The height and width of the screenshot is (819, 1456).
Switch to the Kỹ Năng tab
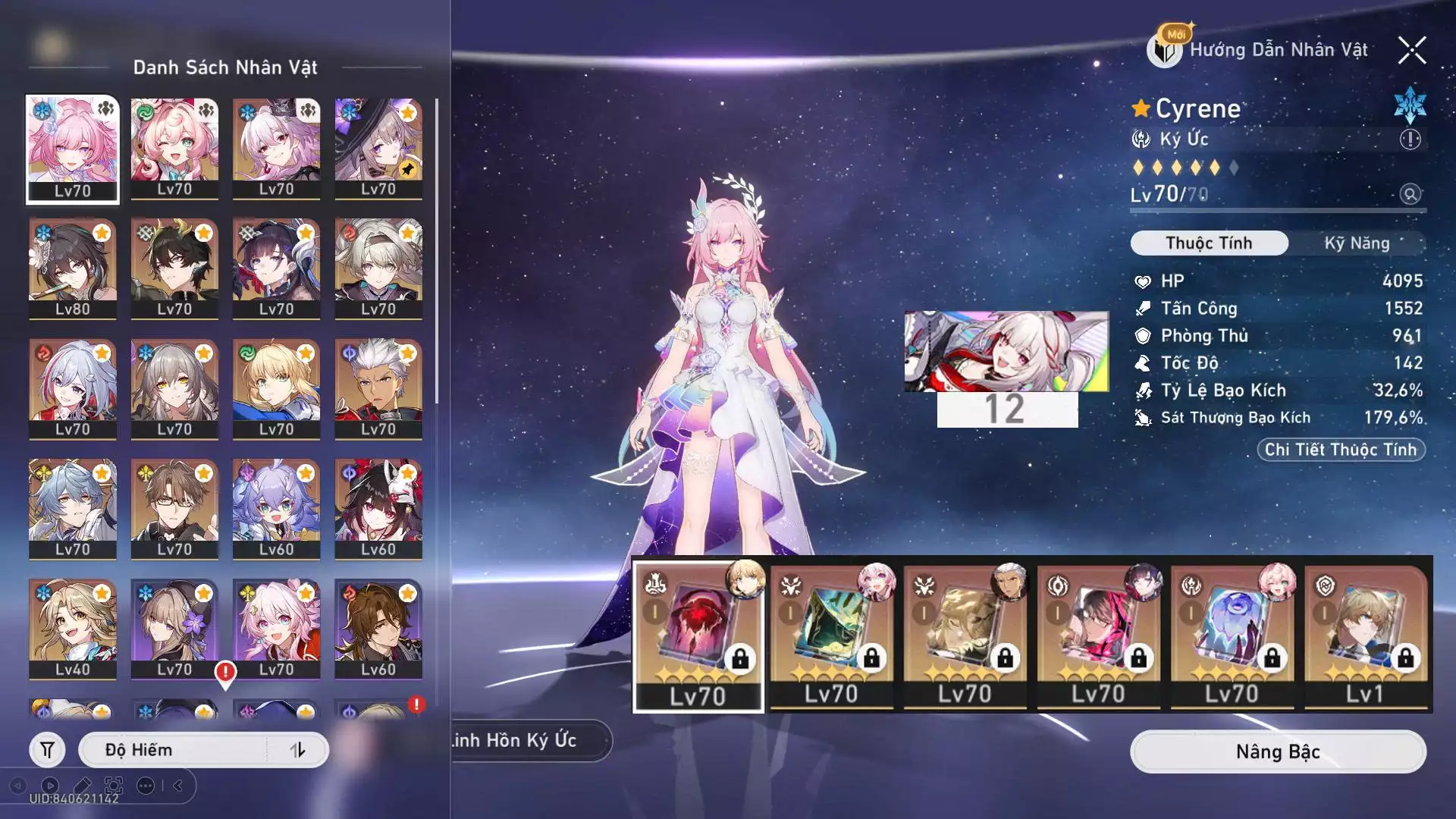[x=1357, y=243]
